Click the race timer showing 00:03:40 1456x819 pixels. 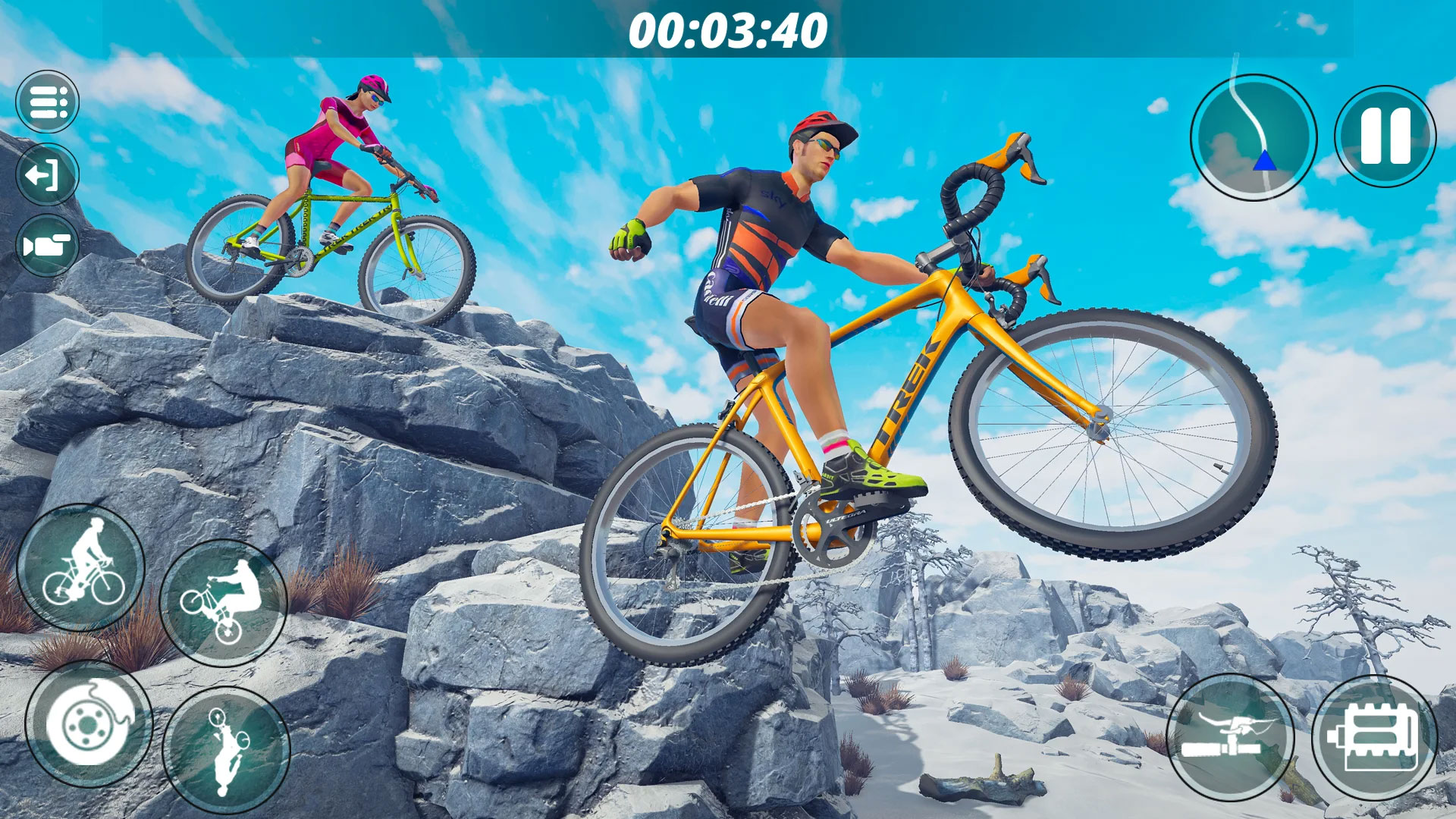(x=728, y=30)
